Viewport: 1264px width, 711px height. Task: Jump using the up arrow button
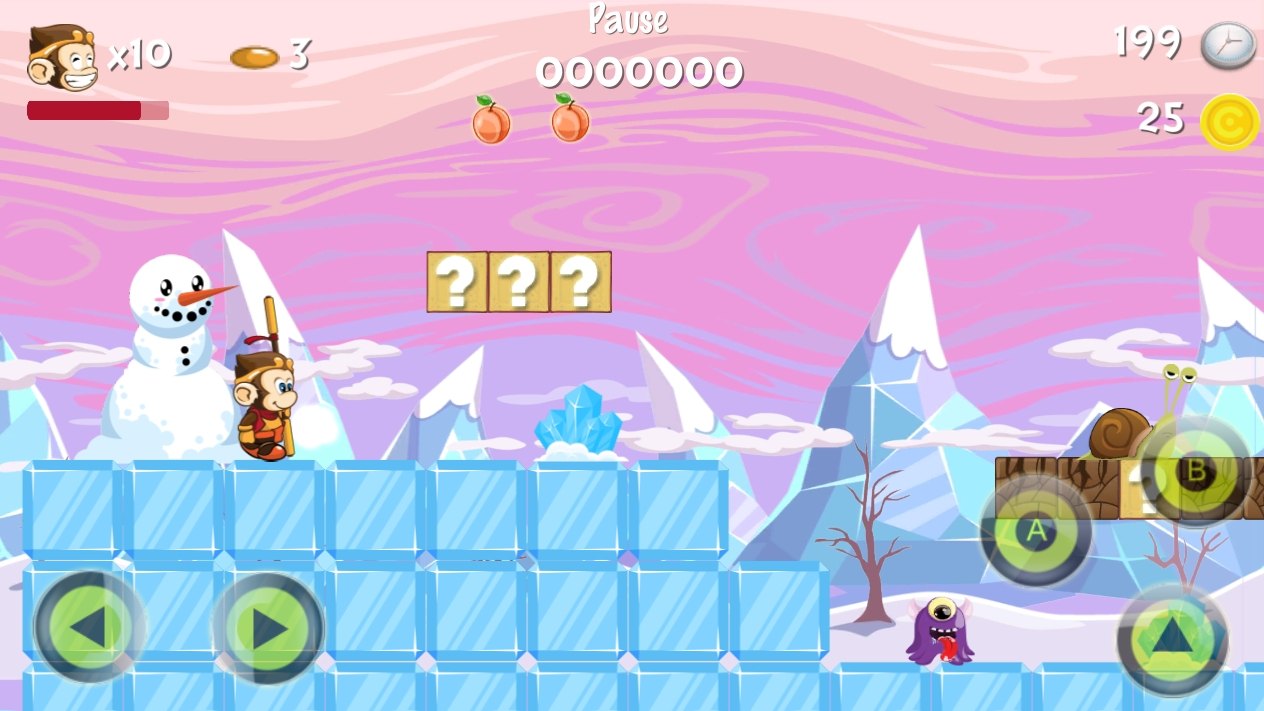tap(1172, 640)
